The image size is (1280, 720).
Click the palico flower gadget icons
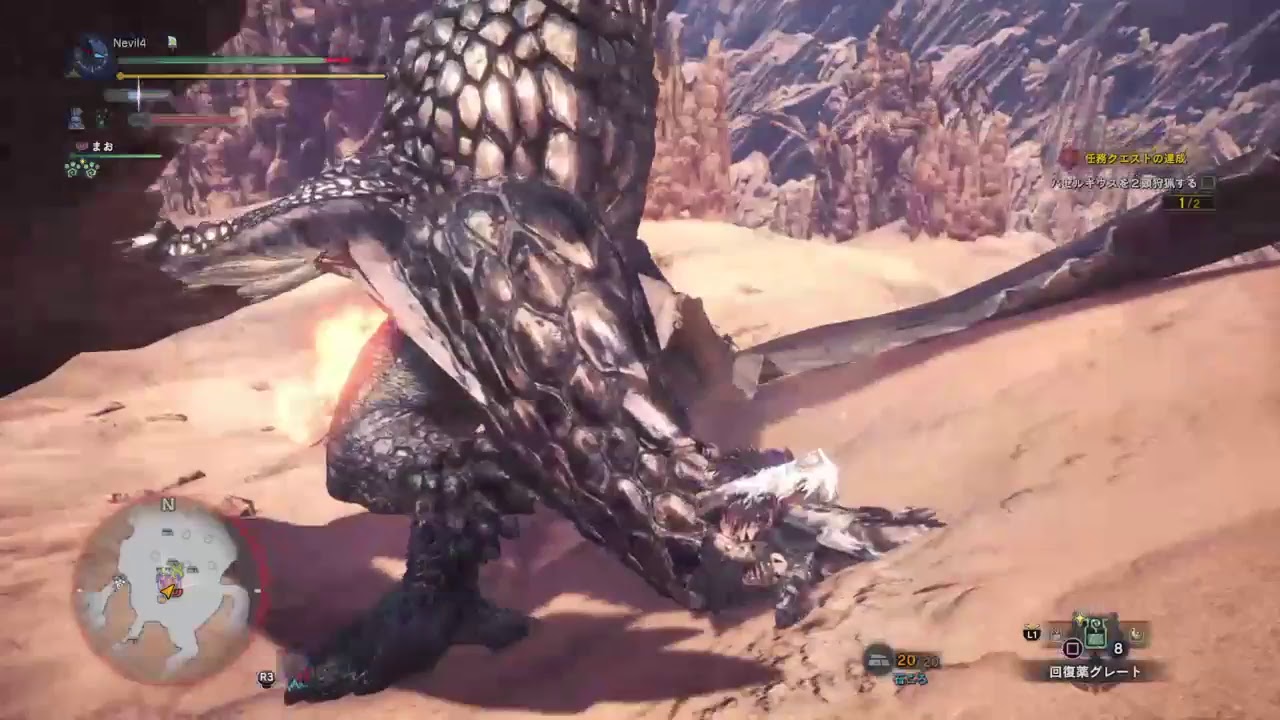(x=81, y=167)
